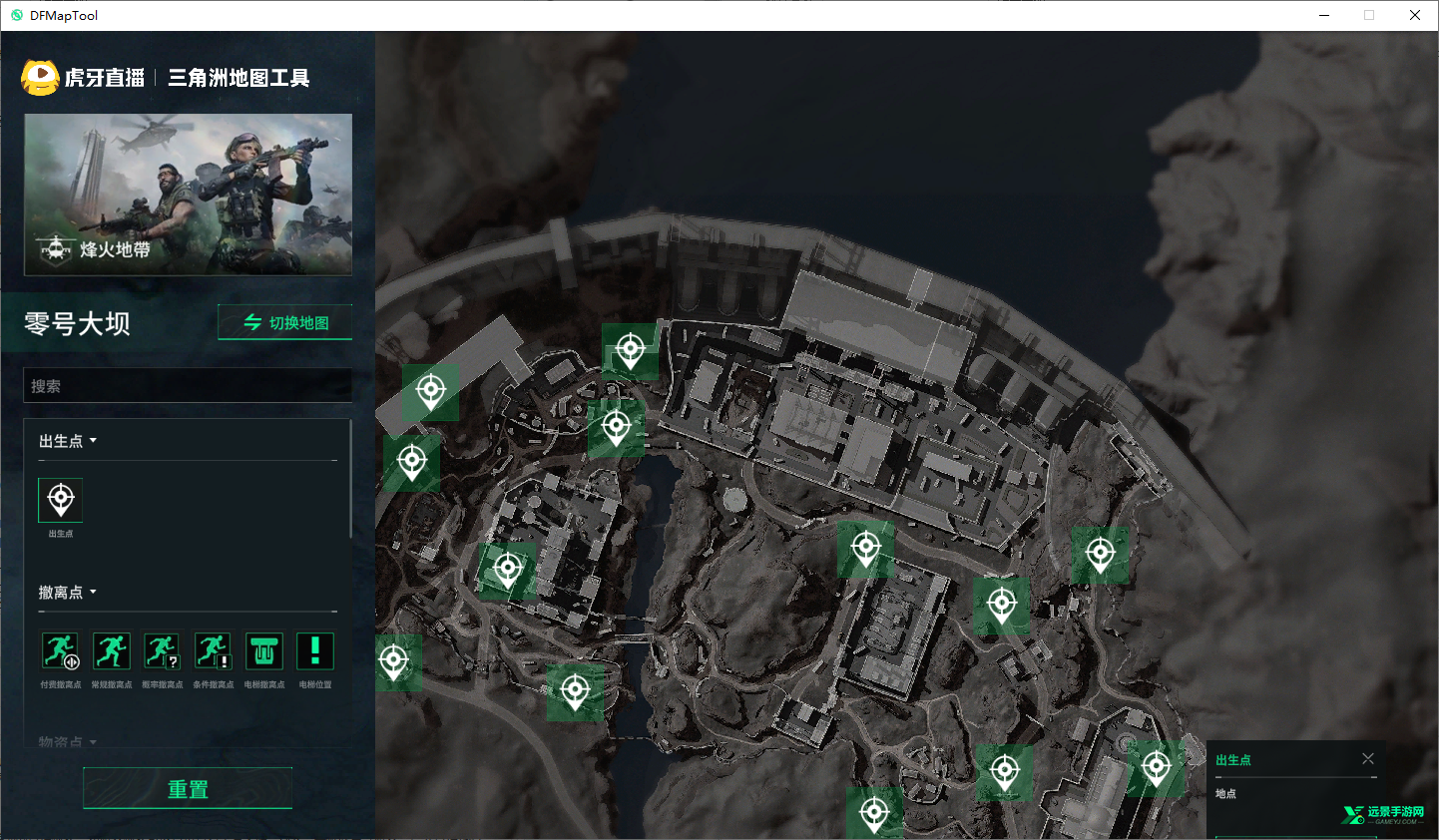Close the 出生点 info popup

coord(1368,759)
